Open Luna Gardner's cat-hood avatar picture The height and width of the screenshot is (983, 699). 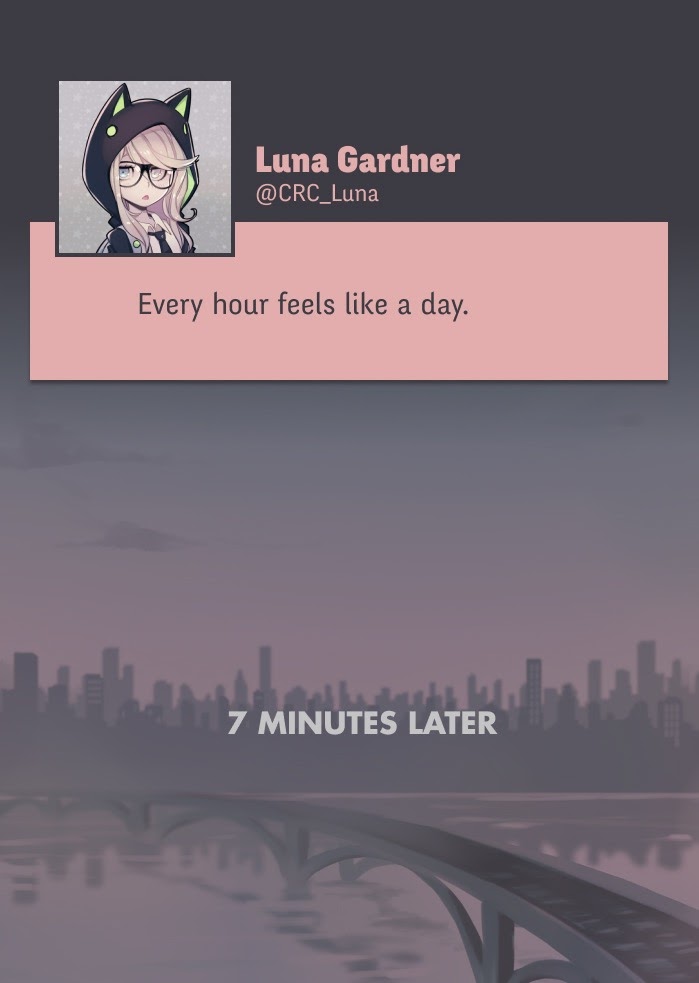[145, 167]
